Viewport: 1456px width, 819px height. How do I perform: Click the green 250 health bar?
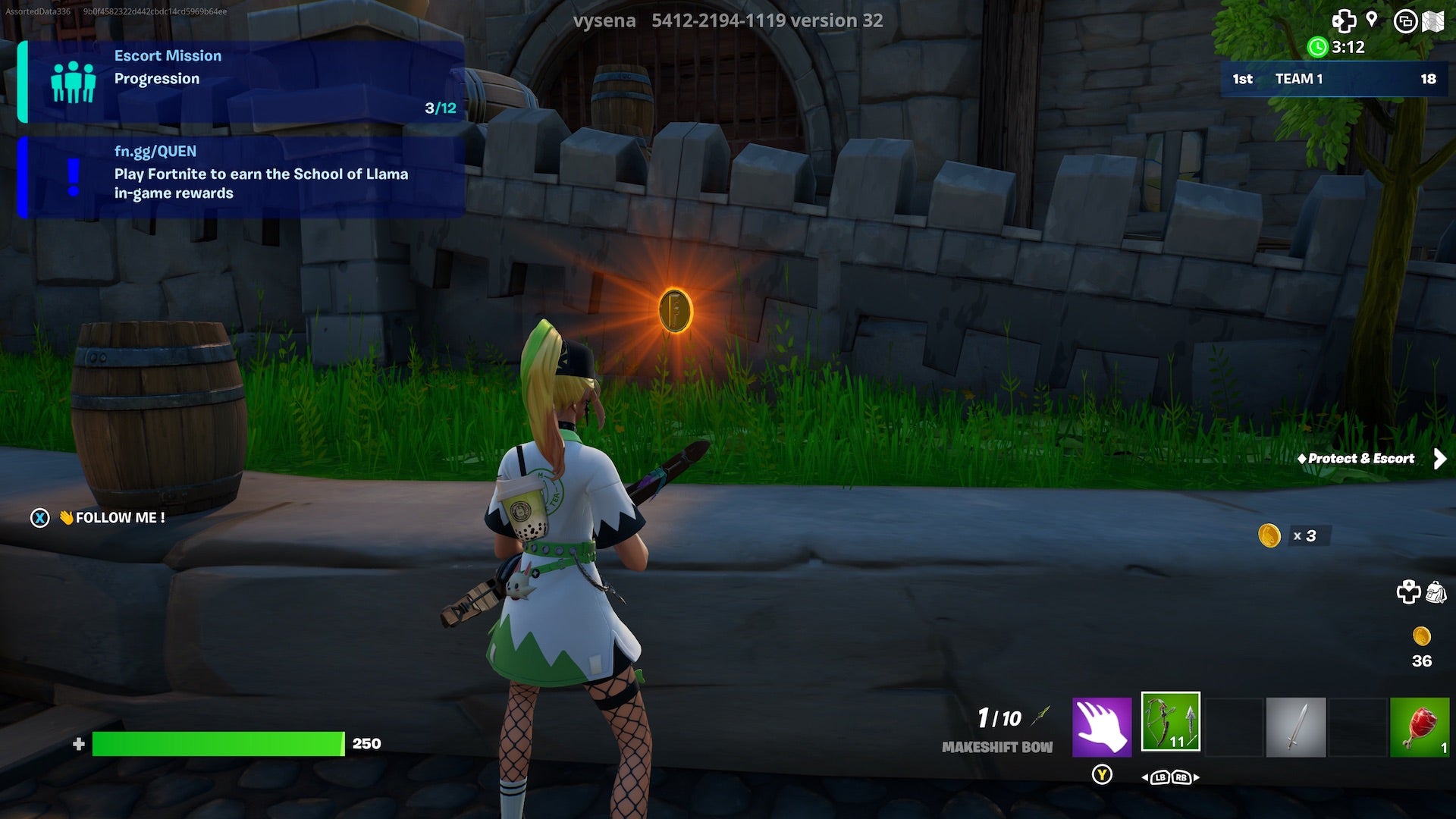[220, 744]
